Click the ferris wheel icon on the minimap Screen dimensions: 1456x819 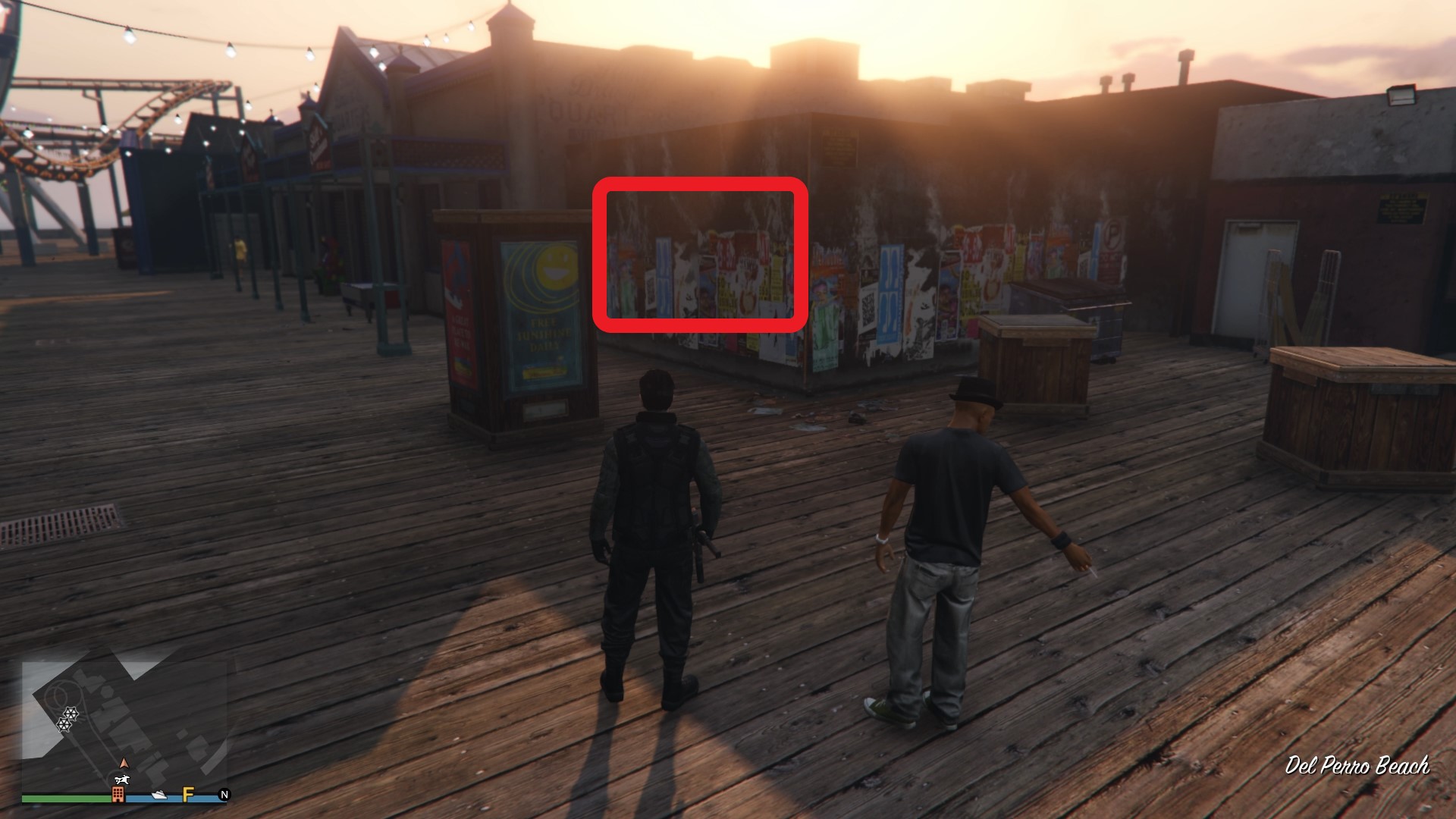(x=71, y=714)
